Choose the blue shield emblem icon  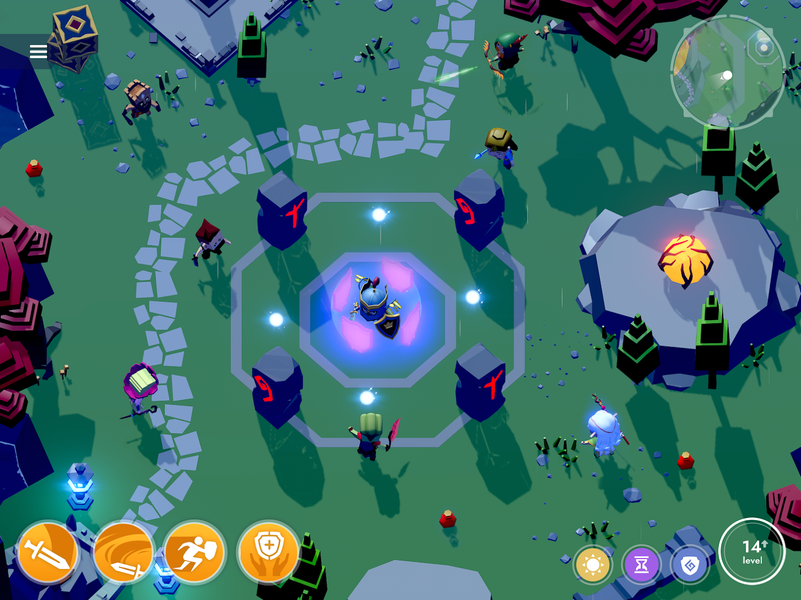689,566
